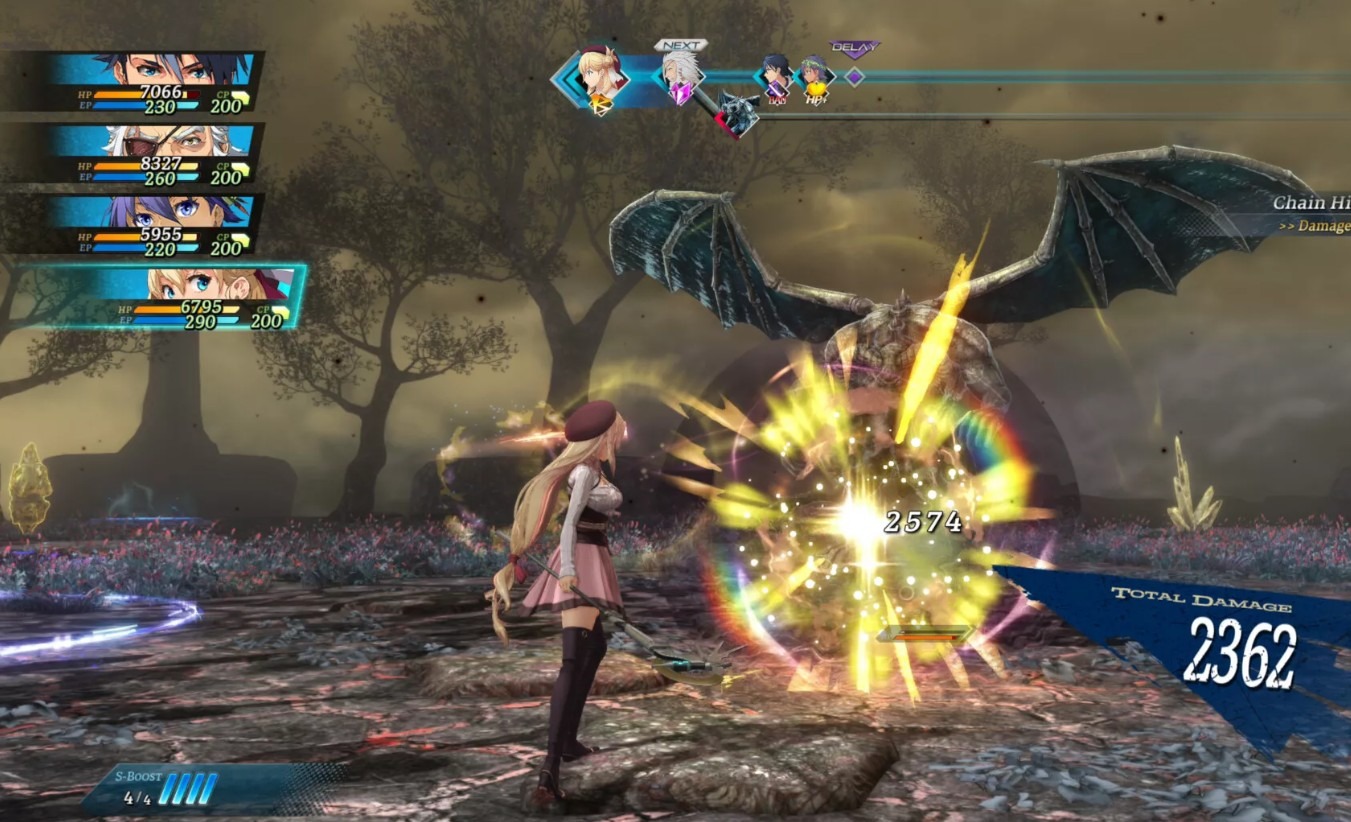Choose the purple-haired party member panel
1351x822 pixels.
pos(150,224)
